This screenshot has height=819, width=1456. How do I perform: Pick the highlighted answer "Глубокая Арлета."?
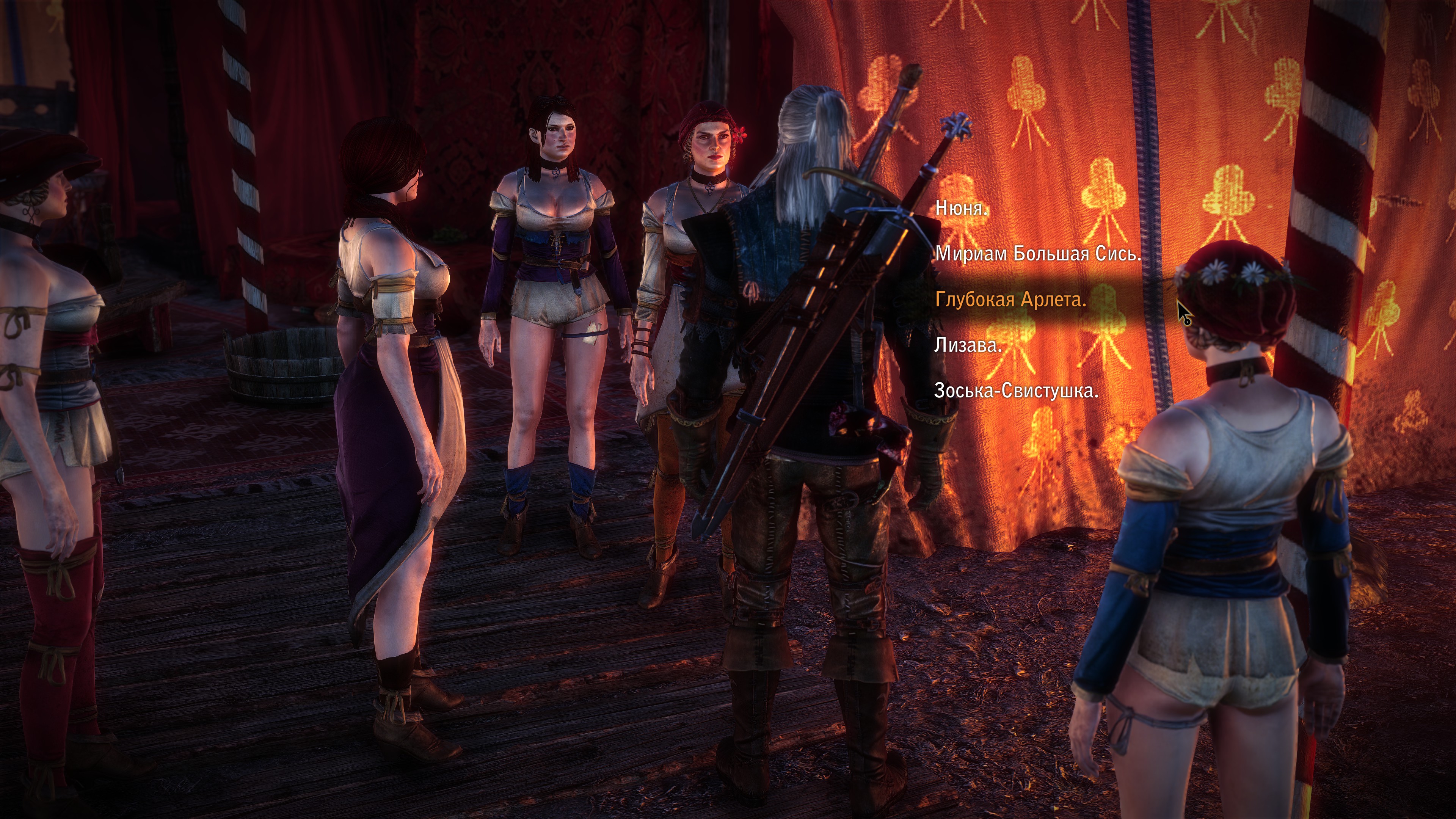coord(1010,299)
